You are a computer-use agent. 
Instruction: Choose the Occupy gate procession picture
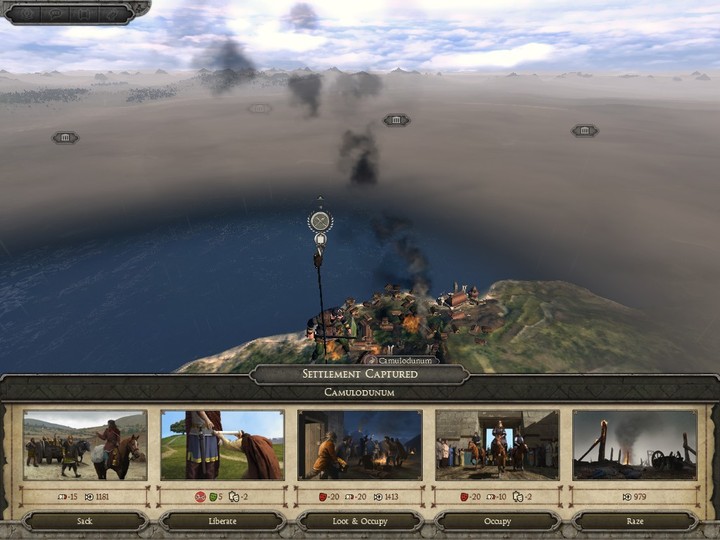pyautogui.click(x=497, y=444)
